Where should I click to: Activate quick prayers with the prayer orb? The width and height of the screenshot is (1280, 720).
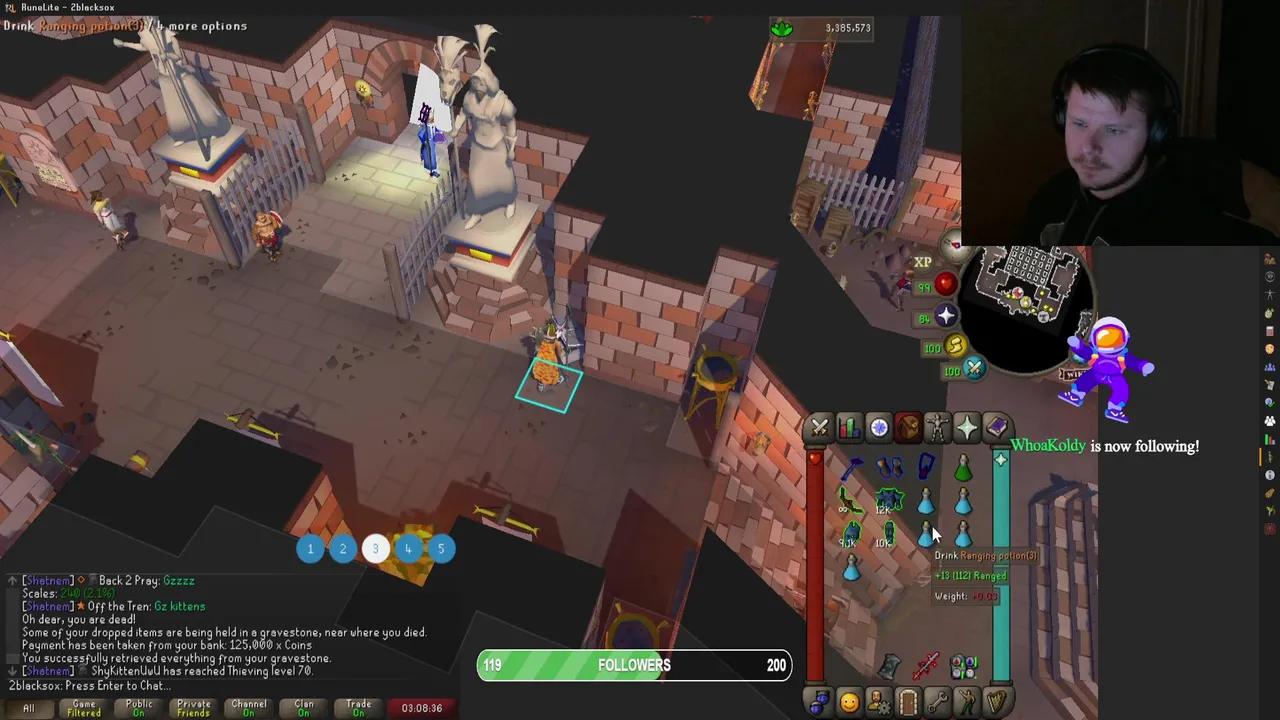click(946, 316)
